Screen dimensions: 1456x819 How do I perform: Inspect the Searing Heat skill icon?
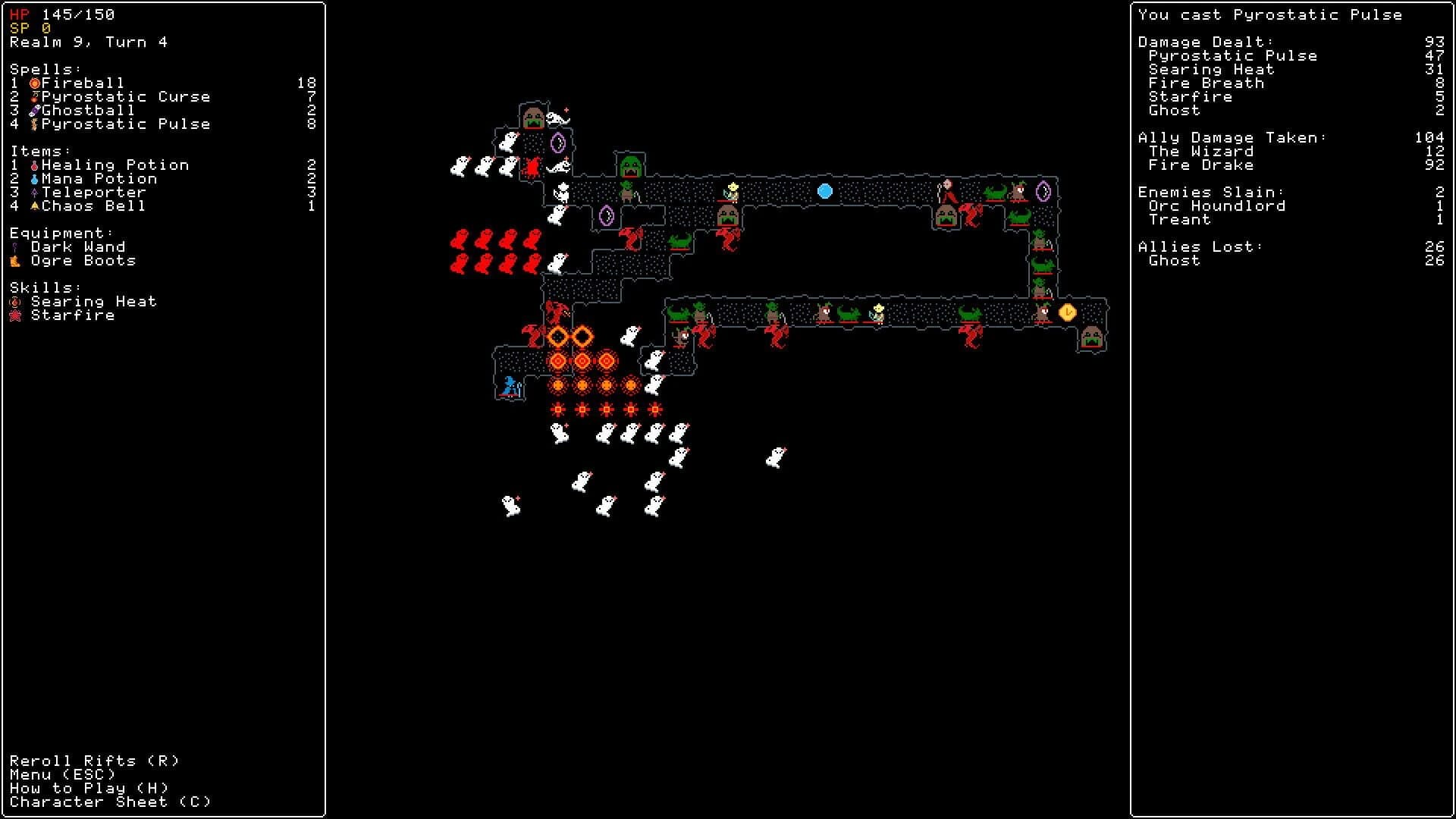click(x=14, y=301)
